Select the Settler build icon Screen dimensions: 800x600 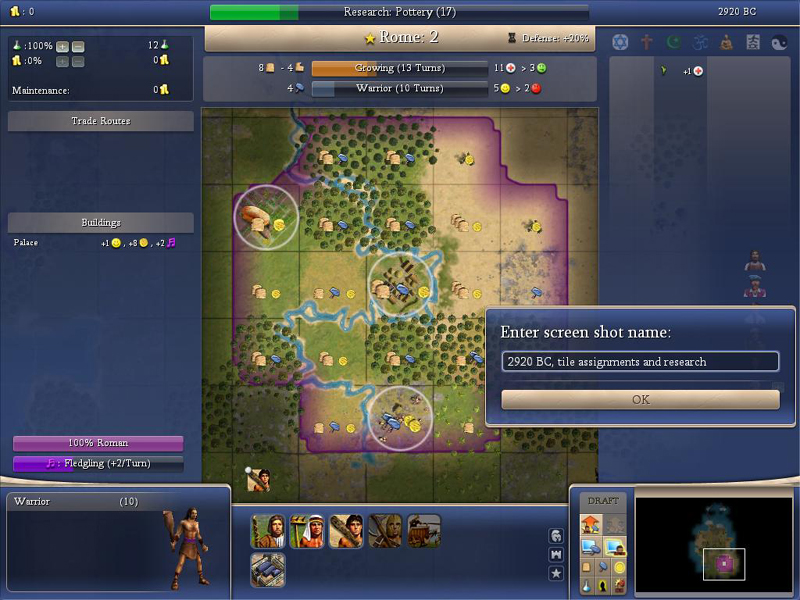pos(268,531)
